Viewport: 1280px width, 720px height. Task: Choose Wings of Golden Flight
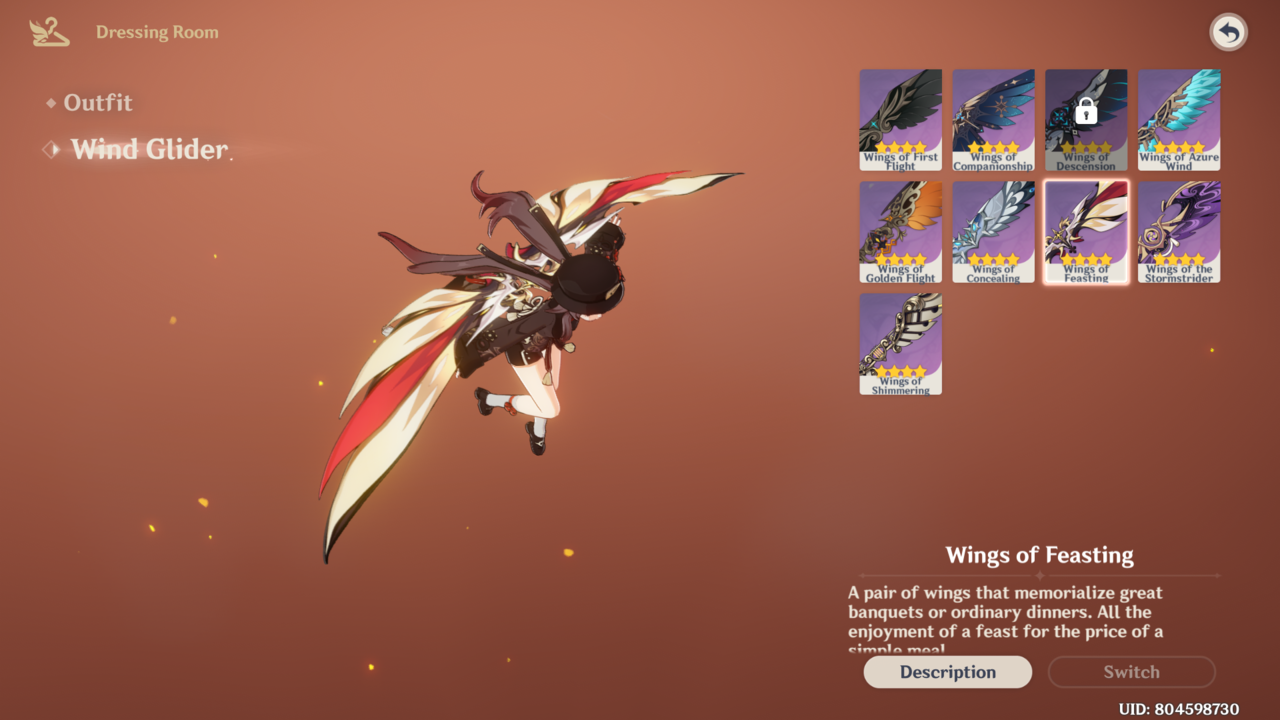point(900,232)
